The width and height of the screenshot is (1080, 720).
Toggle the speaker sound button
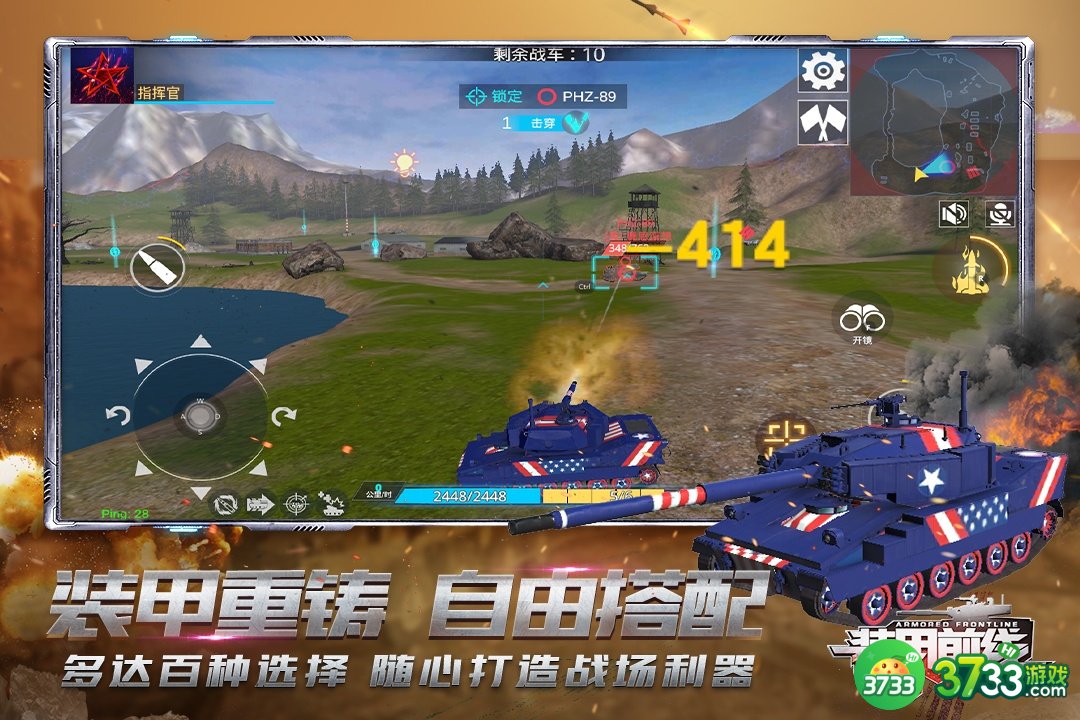click(955, 213)
